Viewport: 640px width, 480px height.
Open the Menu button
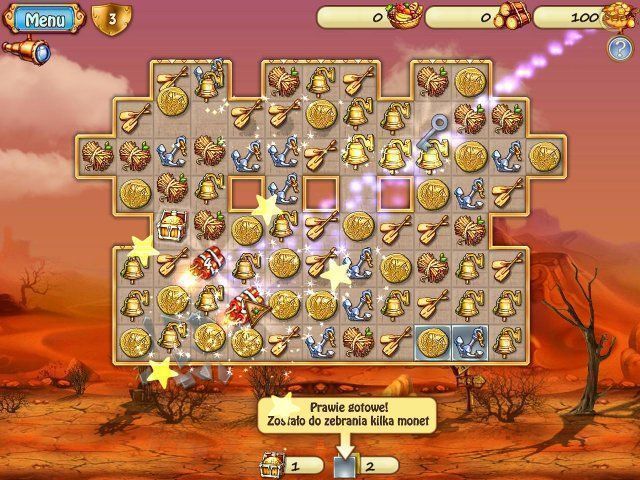point(44,18)
